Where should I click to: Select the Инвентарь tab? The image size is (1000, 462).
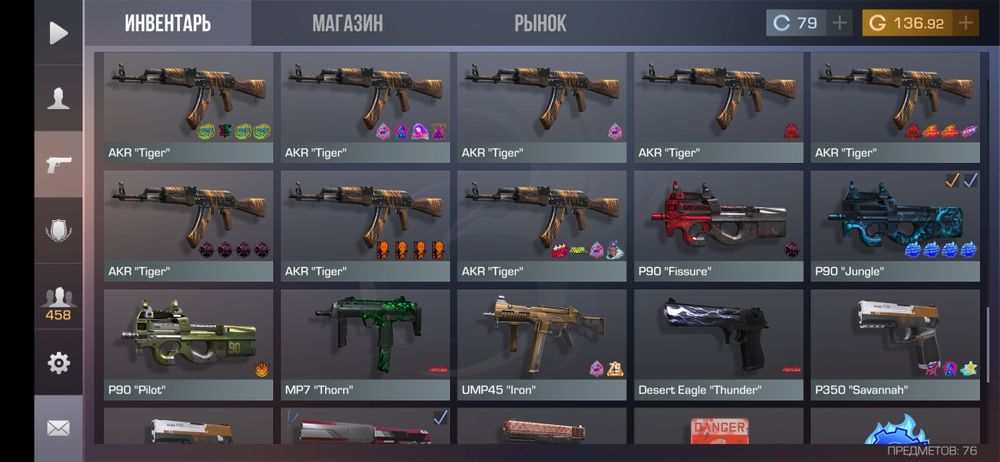[167, 23]
